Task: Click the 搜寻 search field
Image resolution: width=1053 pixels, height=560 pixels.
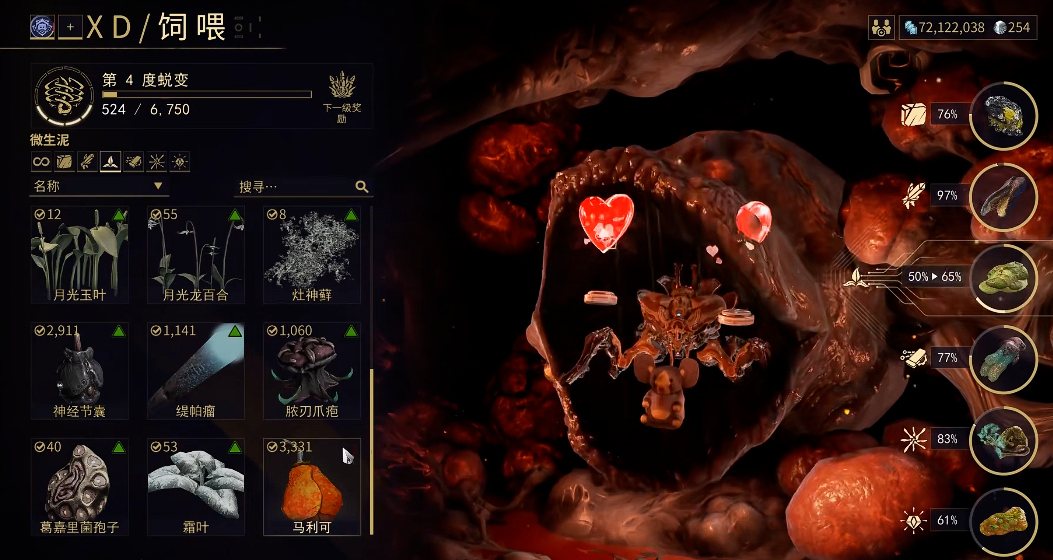Action: pos(295,186)
